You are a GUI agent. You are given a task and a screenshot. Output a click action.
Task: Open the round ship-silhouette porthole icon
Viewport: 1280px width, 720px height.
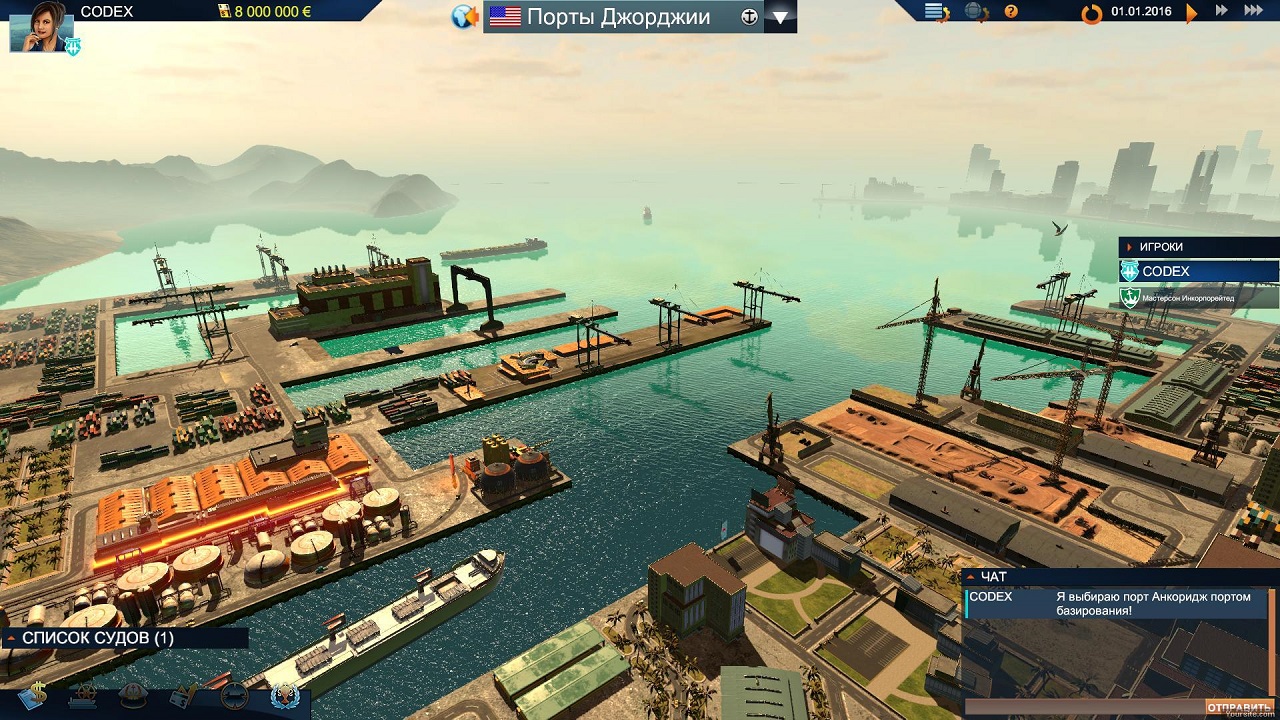coord(235,695)
